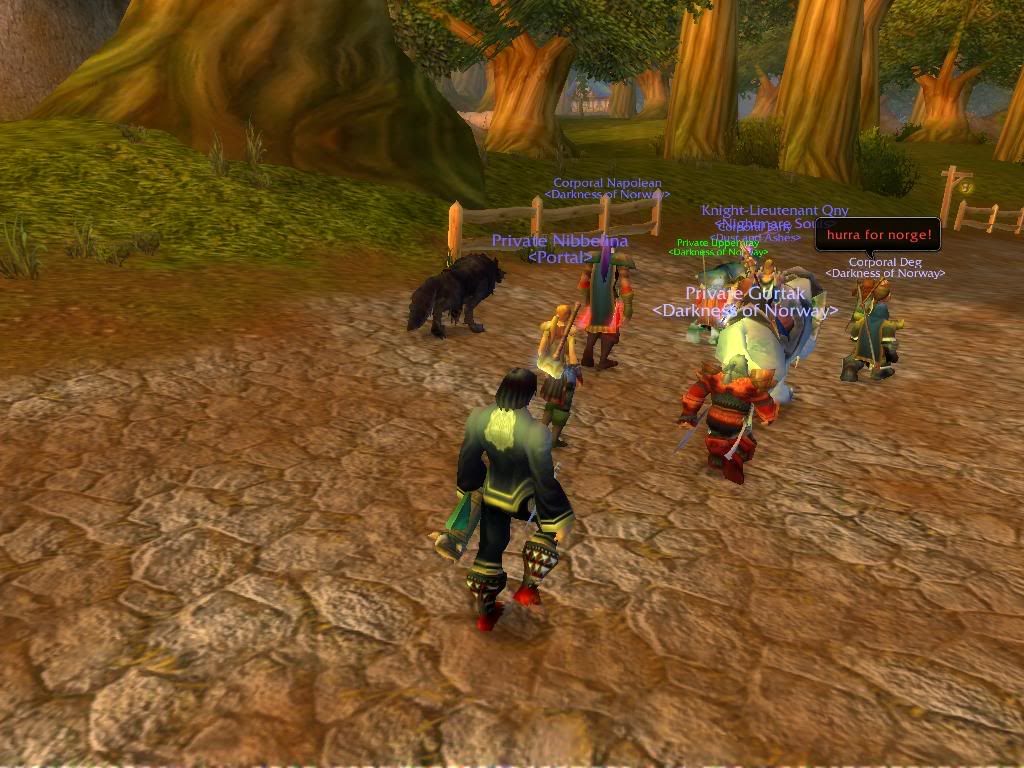Target Private Nibbelina by her name label
Screen dimensions: 1024x768
pos(559,241)
